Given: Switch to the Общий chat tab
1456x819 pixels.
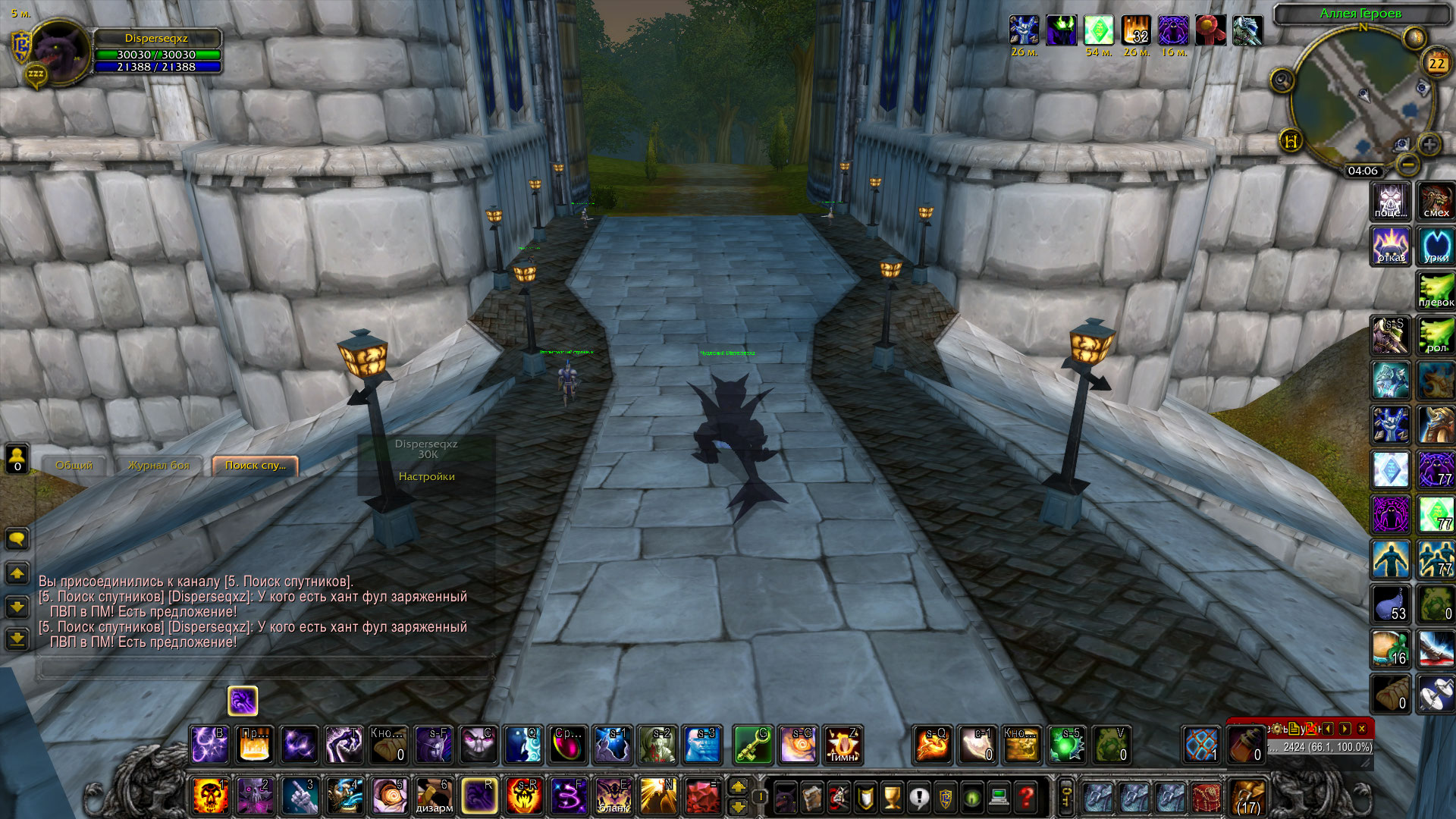Looking at the screenshot, I should [x=74, y=466].
